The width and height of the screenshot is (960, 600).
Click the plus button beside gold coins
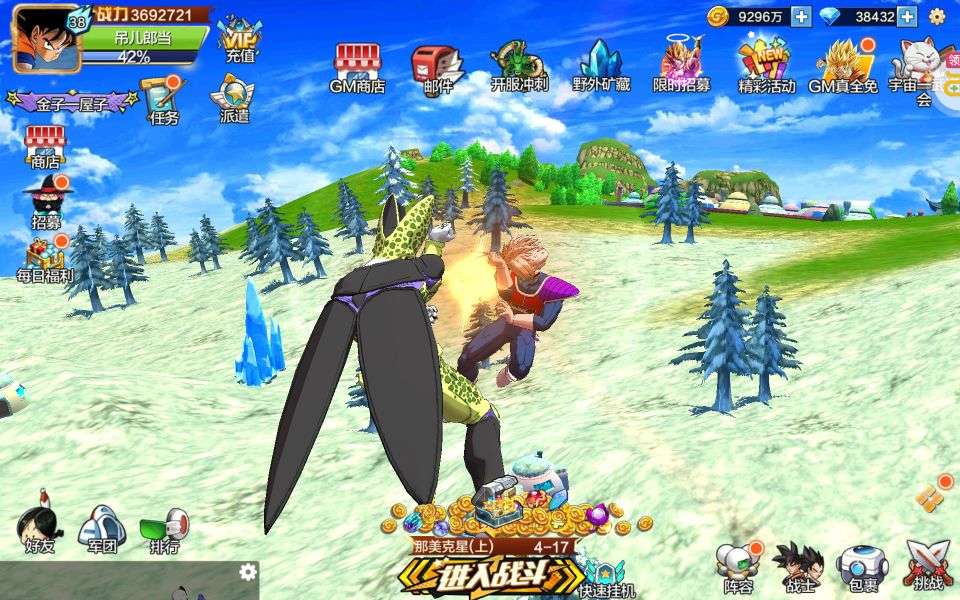pyautogui.click(x=801, y=16)
